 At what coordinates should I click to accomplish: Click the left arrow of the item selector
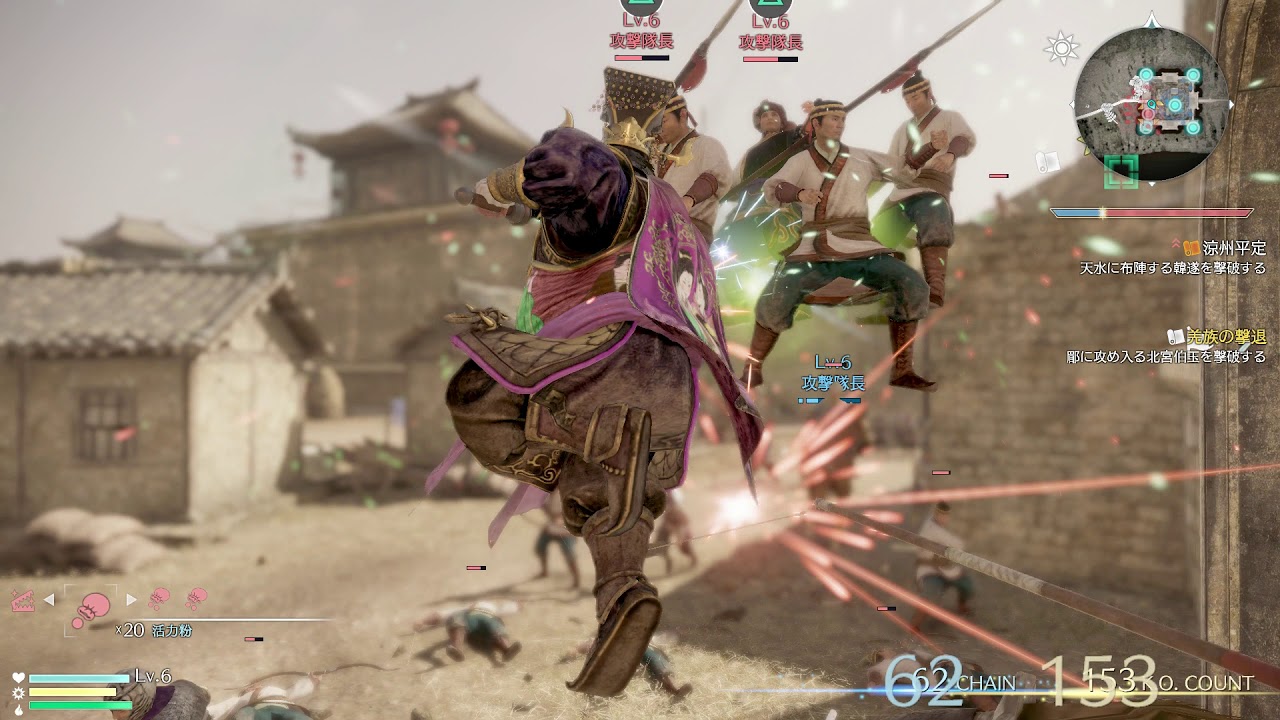48,600
